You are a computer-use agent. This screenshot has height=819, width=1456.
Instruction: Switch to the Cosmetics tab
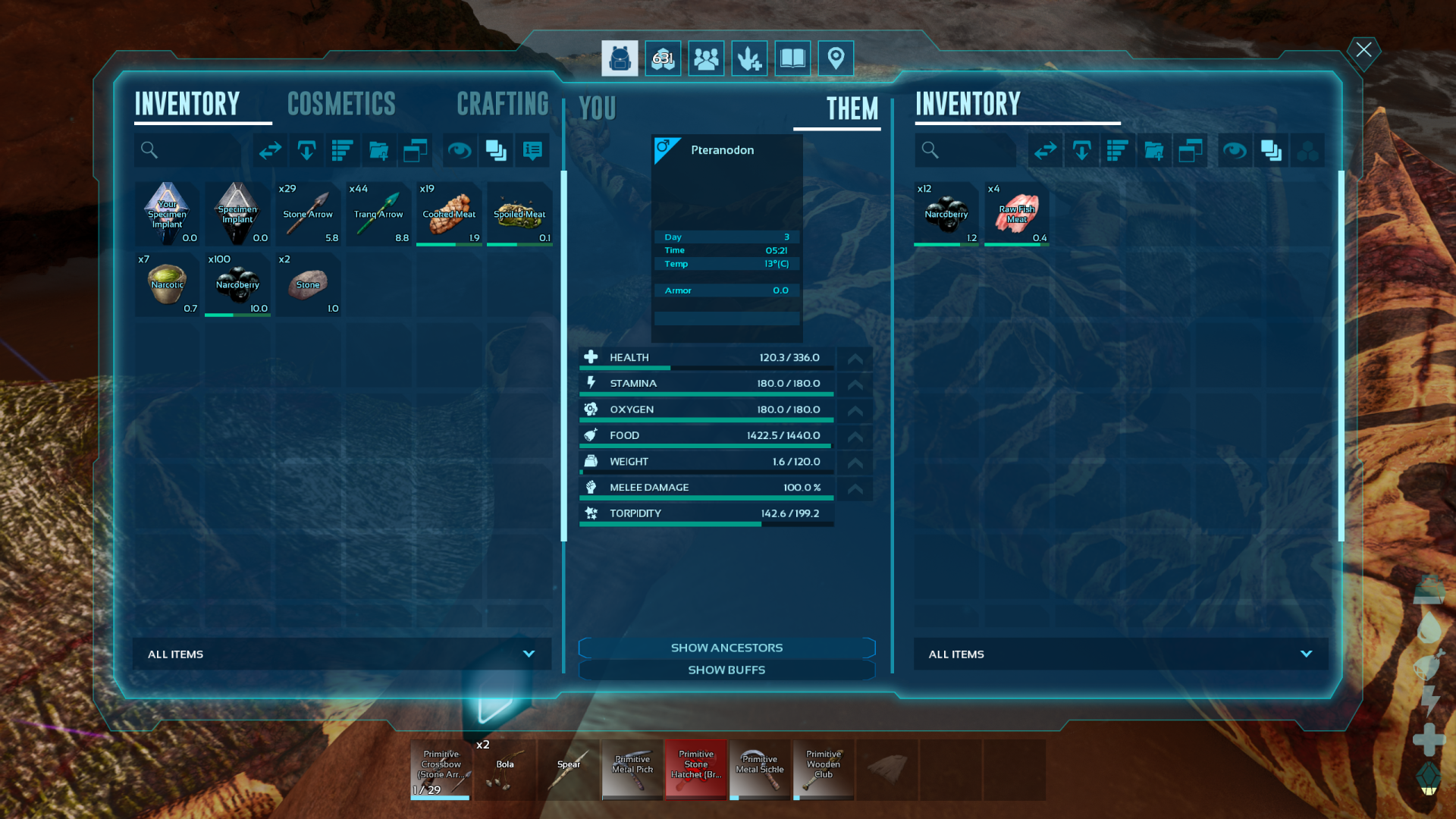coord(341,104)
